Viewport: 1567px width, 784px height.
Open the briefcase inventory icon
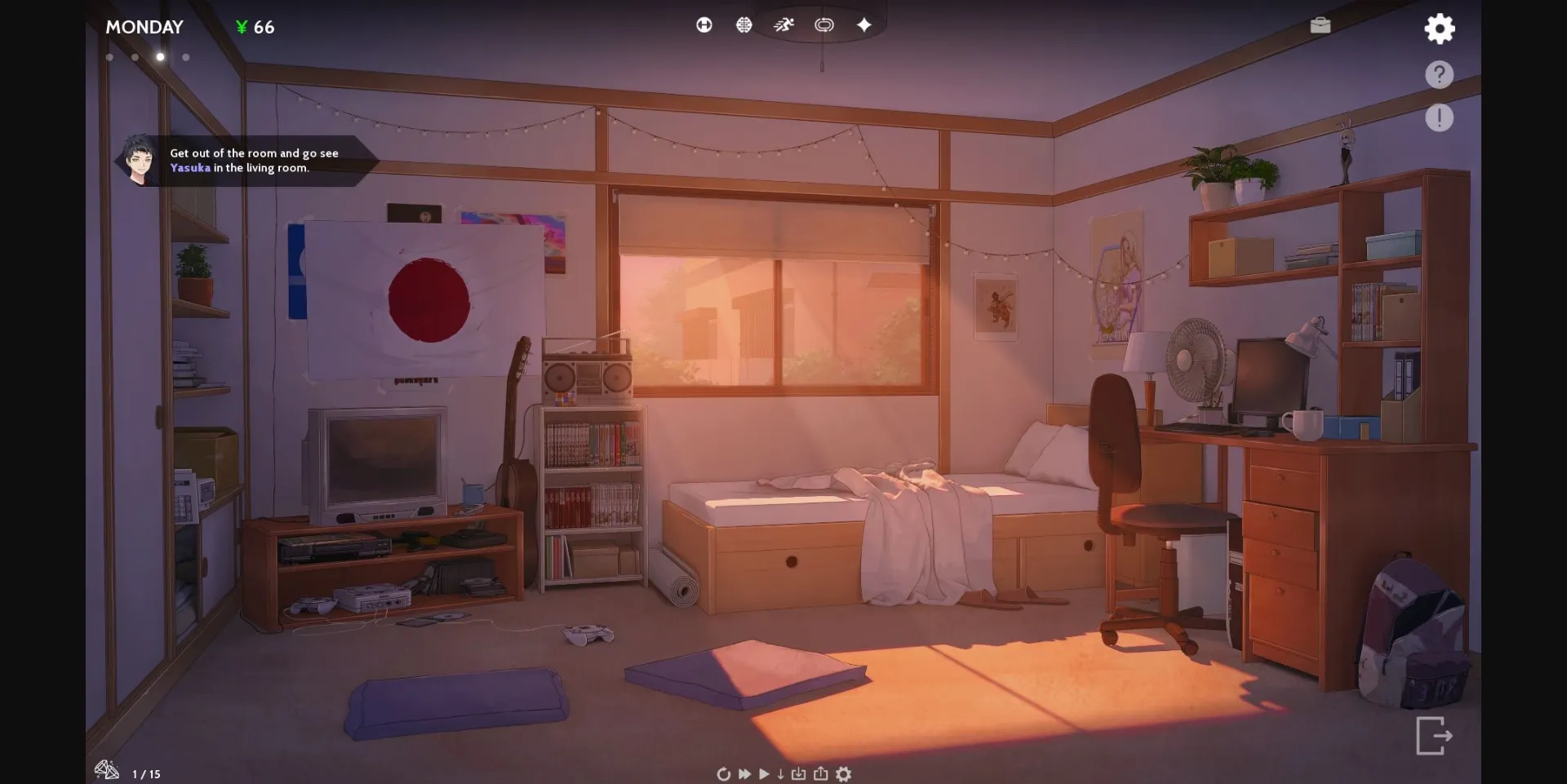(x=1321, y=24)
